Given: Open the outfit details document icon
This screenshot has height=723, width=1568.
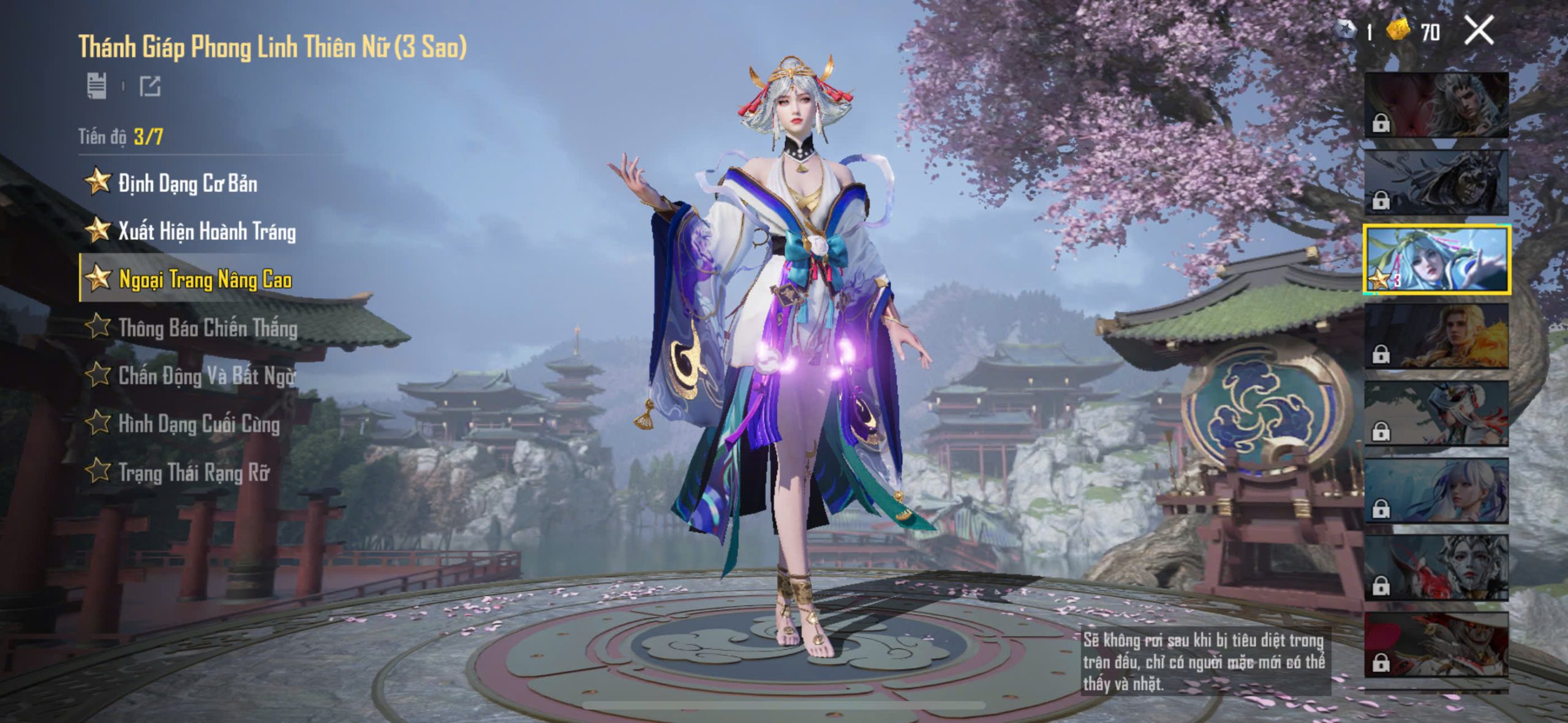Looking at the screenshot, I should (97, 86).
